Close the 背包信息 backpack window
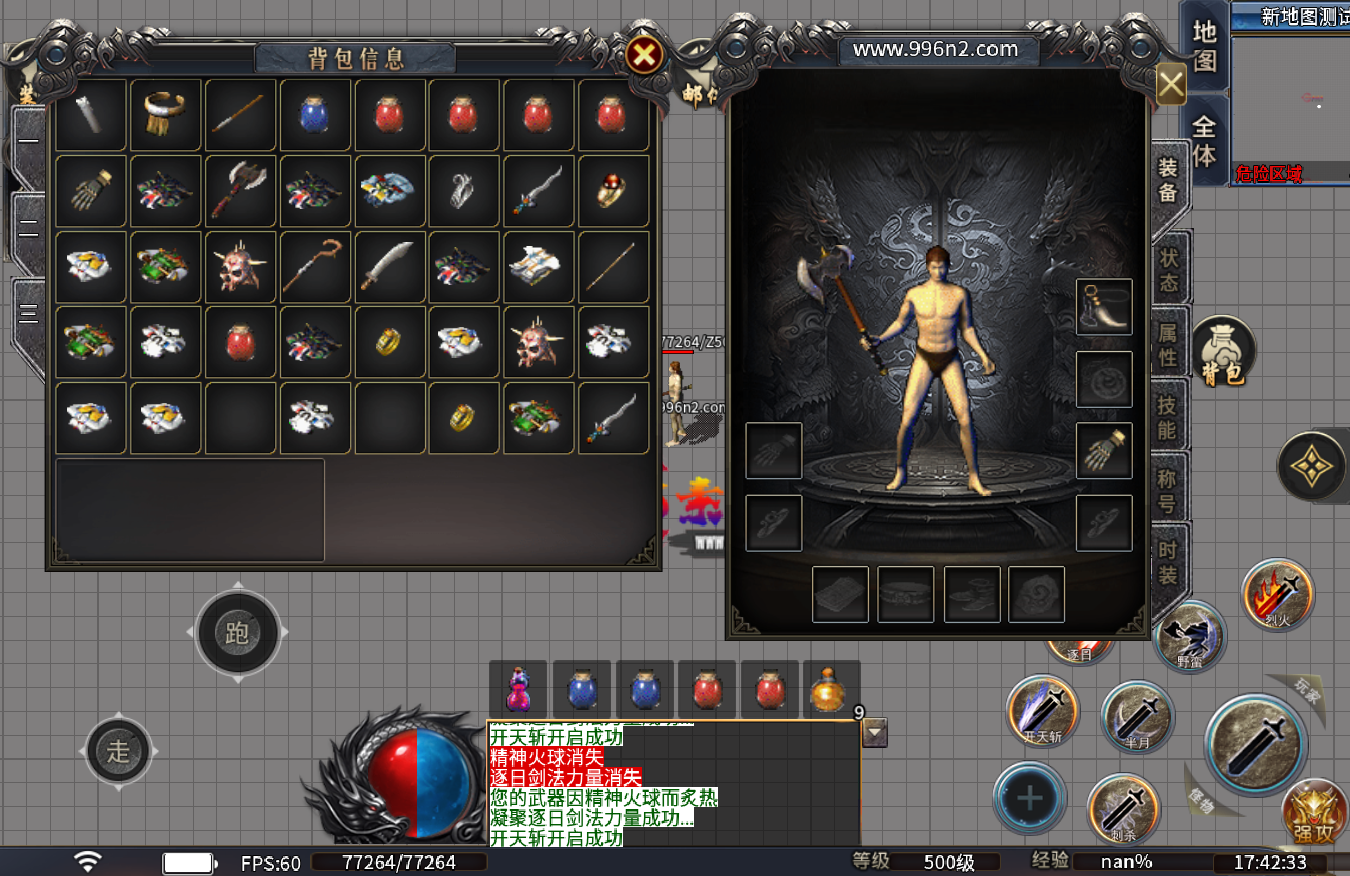The height and width of the screenshot is (876, 1350). [x=645, y=55]
